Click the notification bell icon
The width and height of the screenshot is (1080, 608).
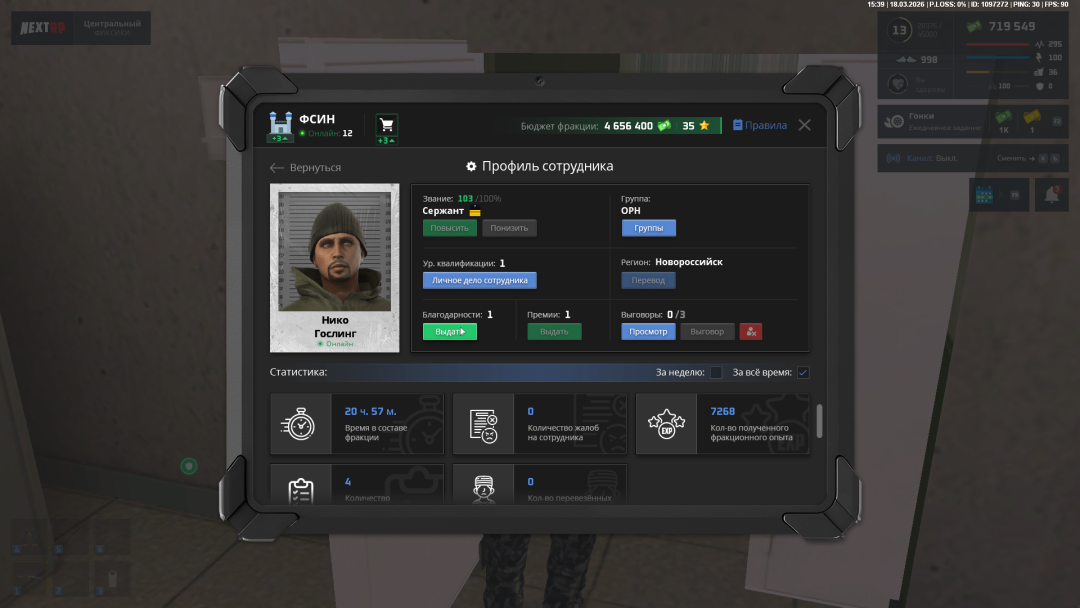[1050, 196]
